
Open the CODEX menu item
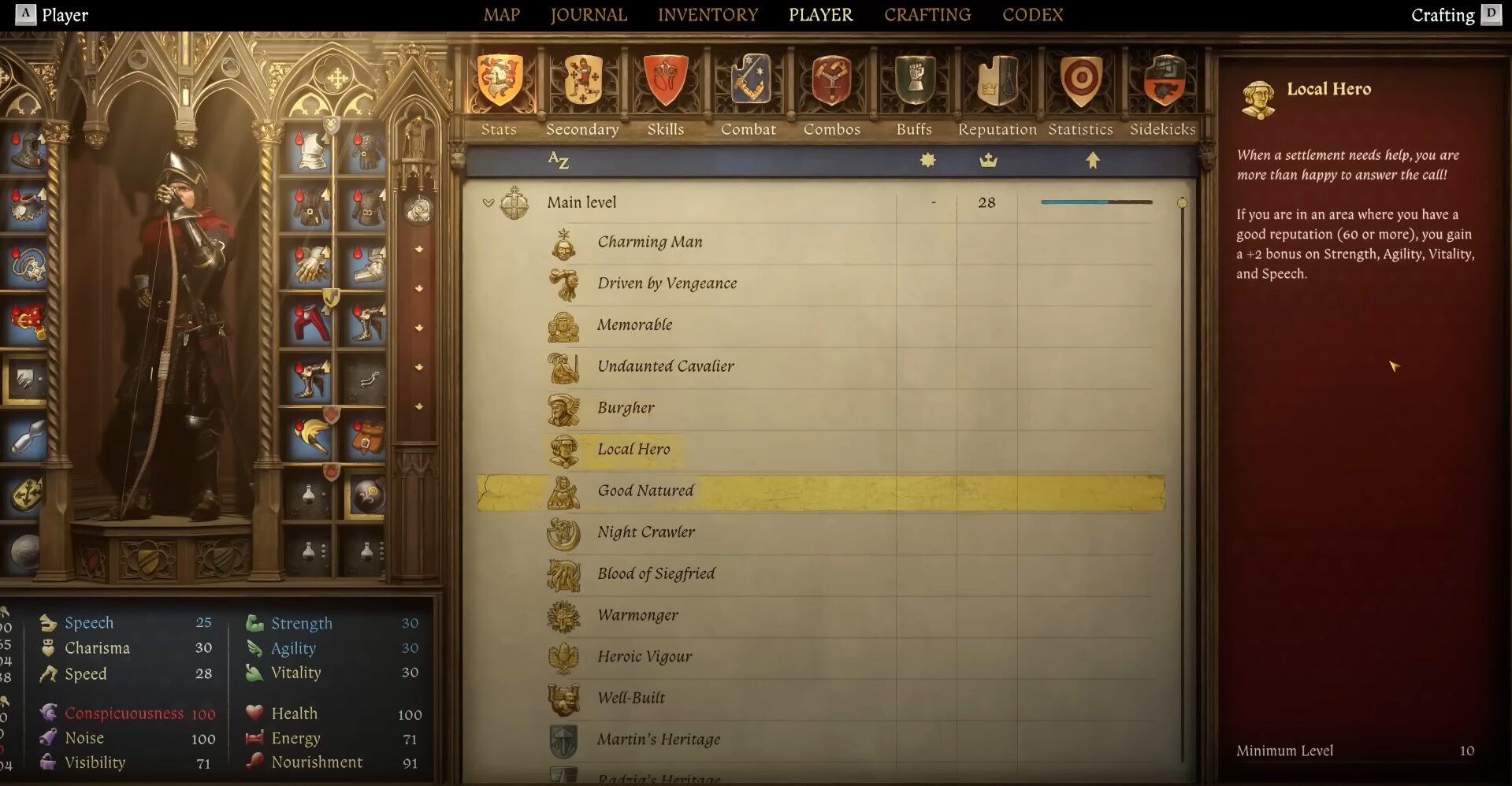1032,14
